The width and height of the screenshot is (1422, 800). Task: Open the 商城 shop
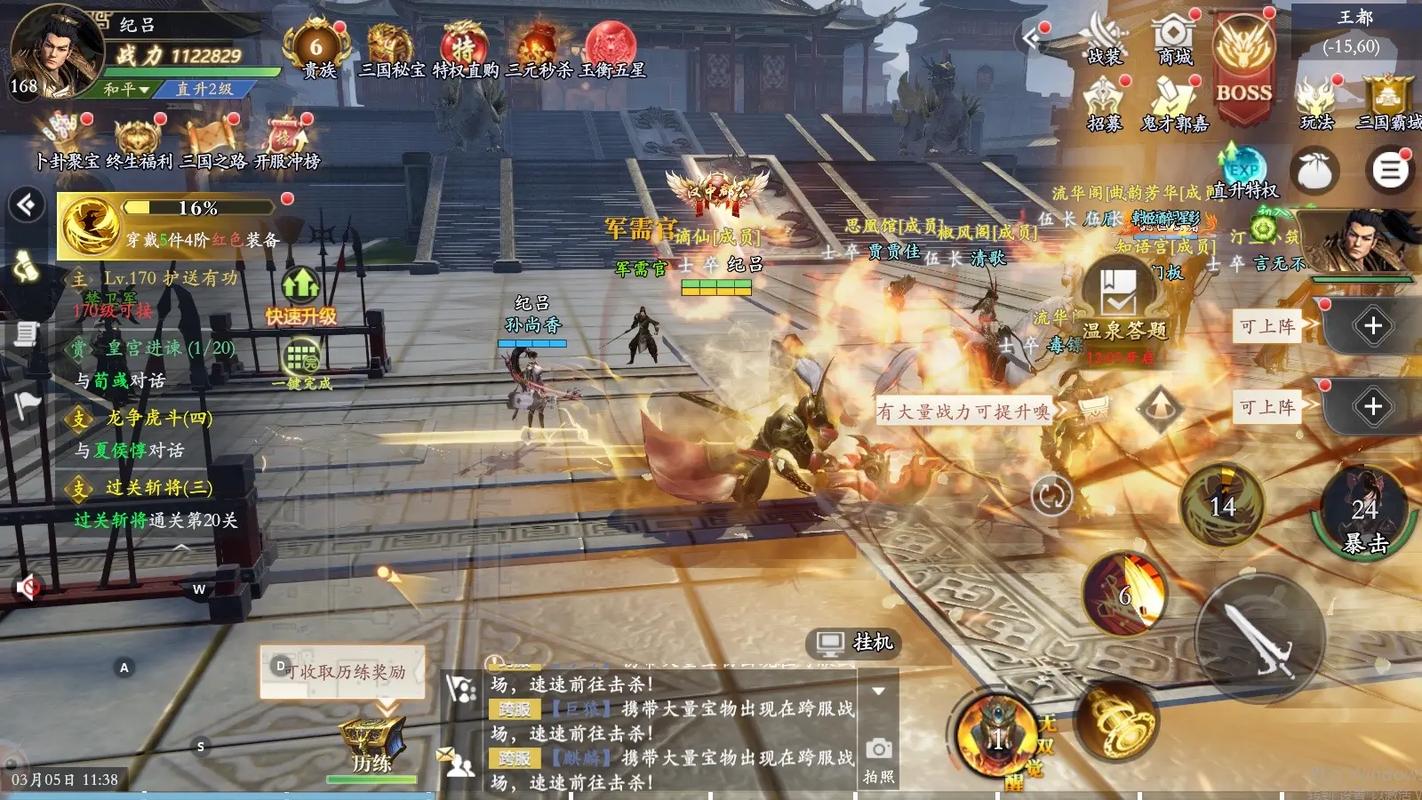1174,40
